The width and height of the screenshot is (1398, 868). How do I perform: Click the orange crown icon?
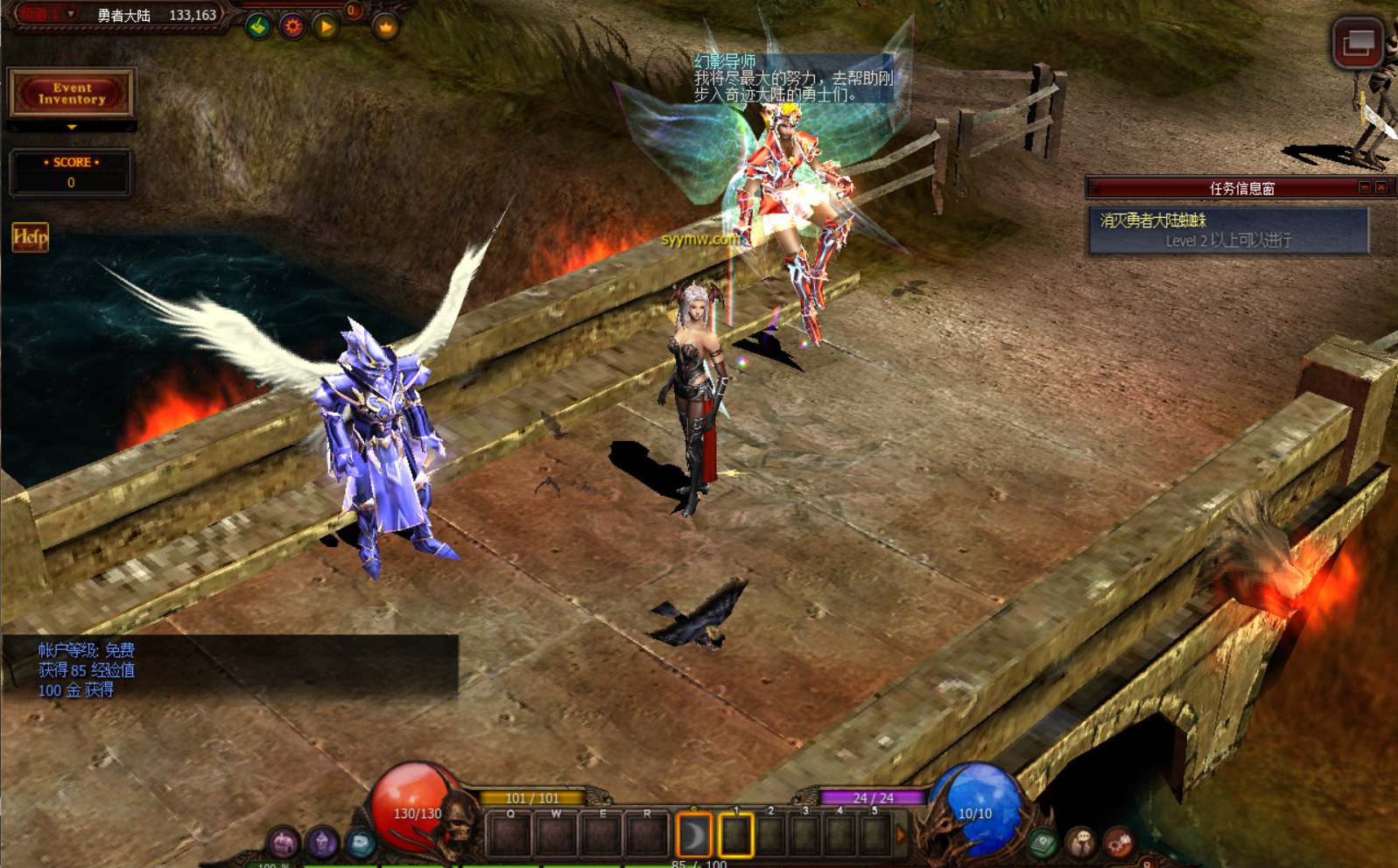(385, 28)
